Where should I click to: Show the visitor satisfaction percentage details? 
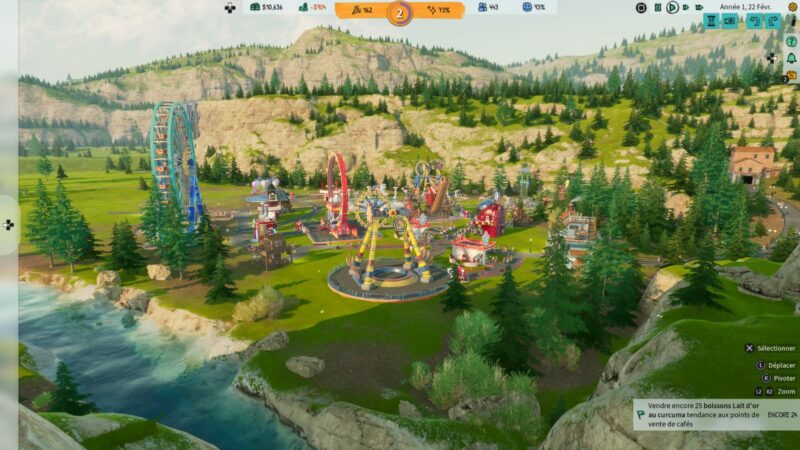click(x=534, y=7)
